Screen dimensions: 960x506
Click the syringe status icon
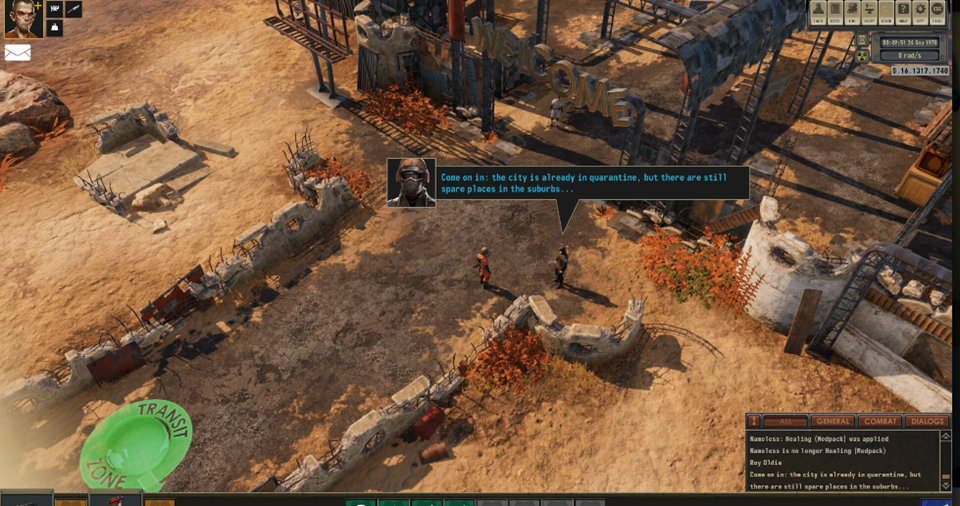(75, 10)
